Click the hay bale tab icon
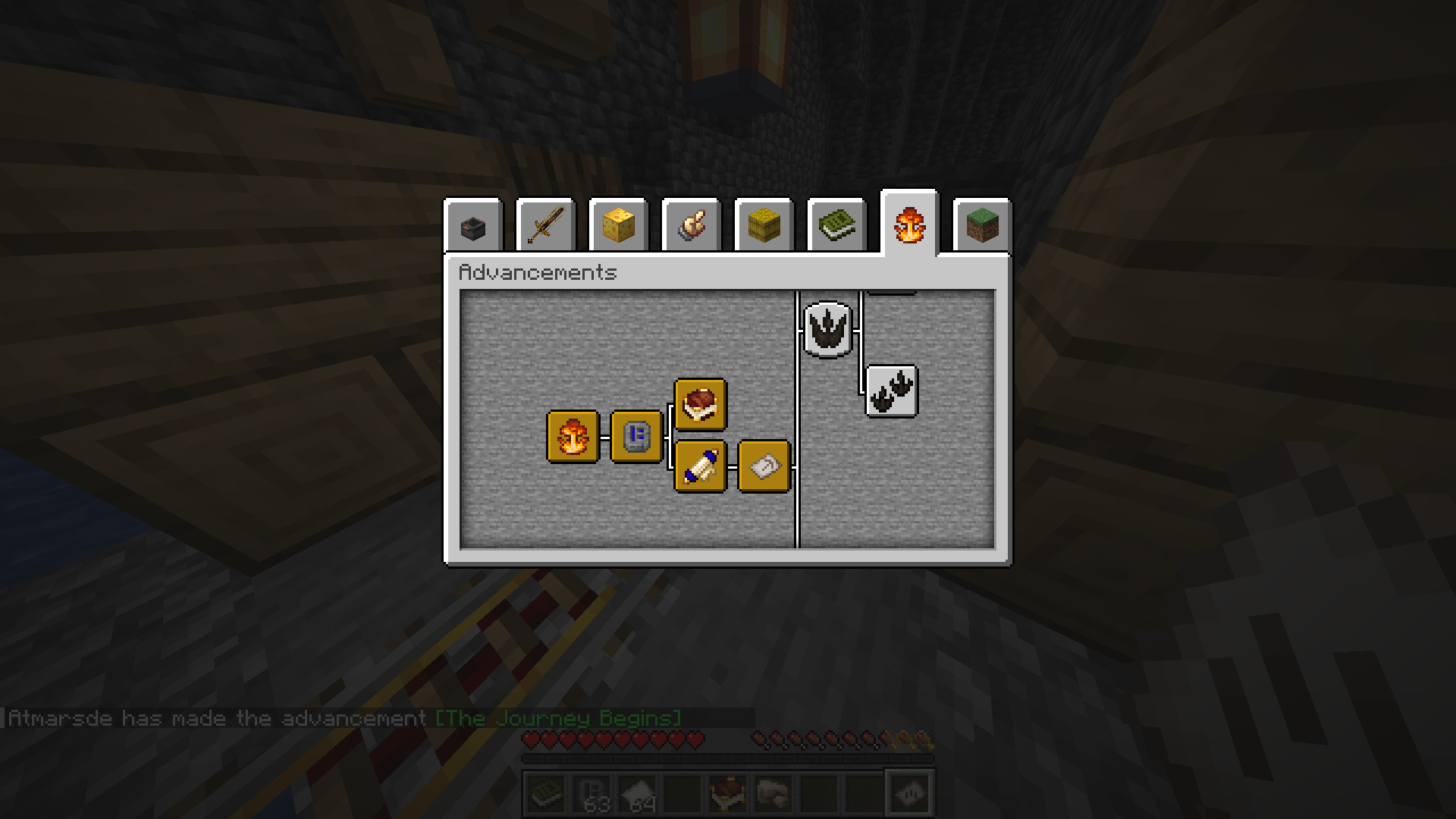The image size is (1456, 819). pyautogui.click(x=764, y=224)
